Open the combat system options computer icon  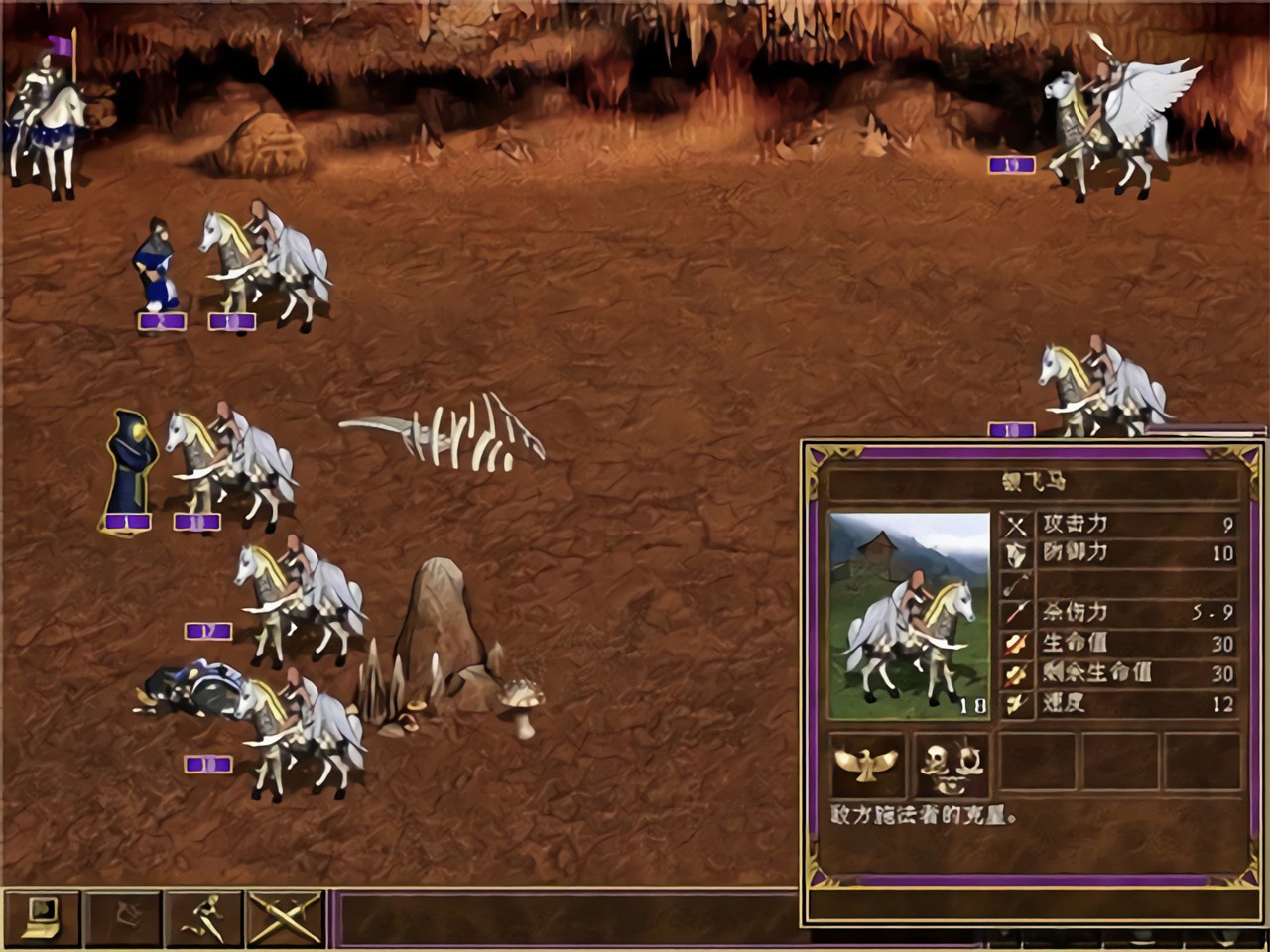42,917
